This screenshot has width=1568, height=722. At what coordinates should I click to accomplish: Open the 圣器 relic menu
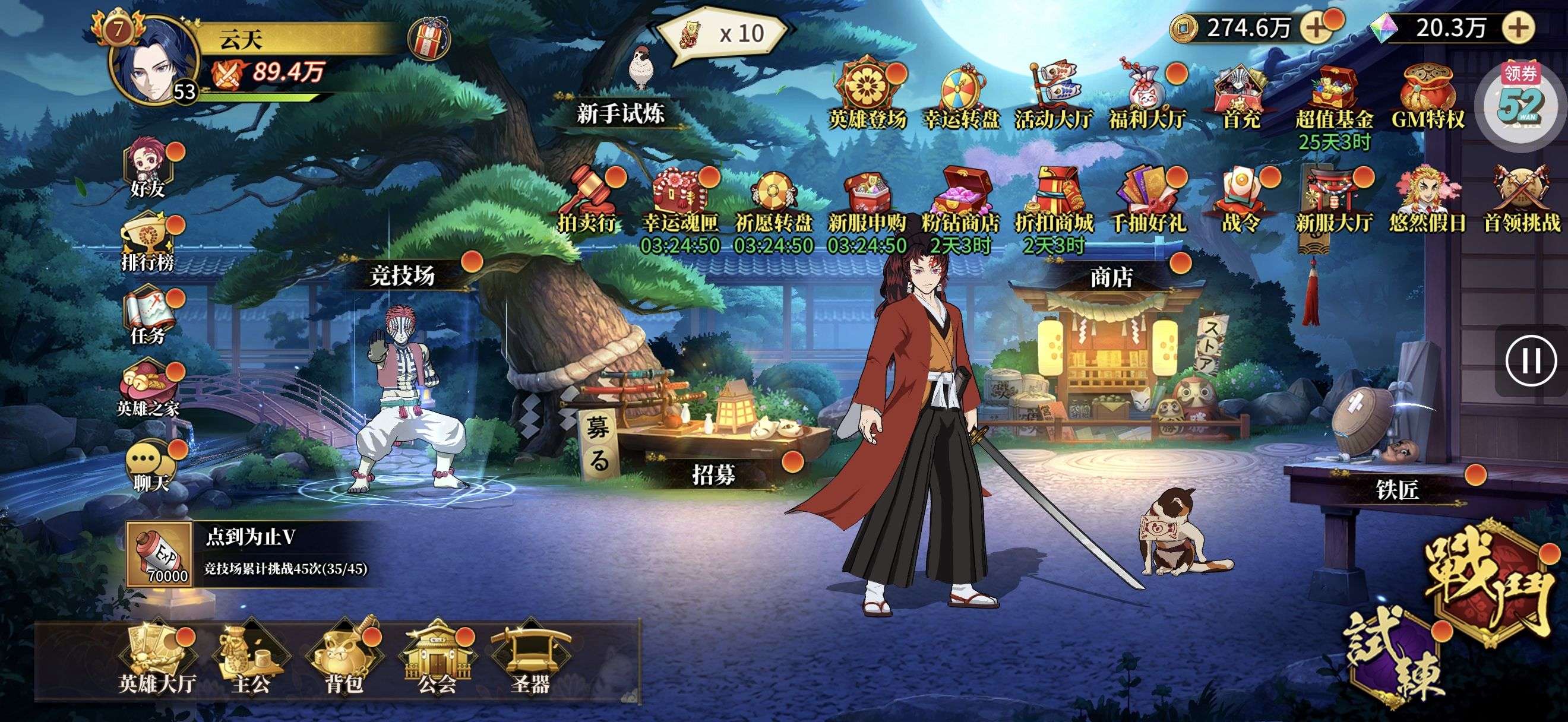(531, 658)
